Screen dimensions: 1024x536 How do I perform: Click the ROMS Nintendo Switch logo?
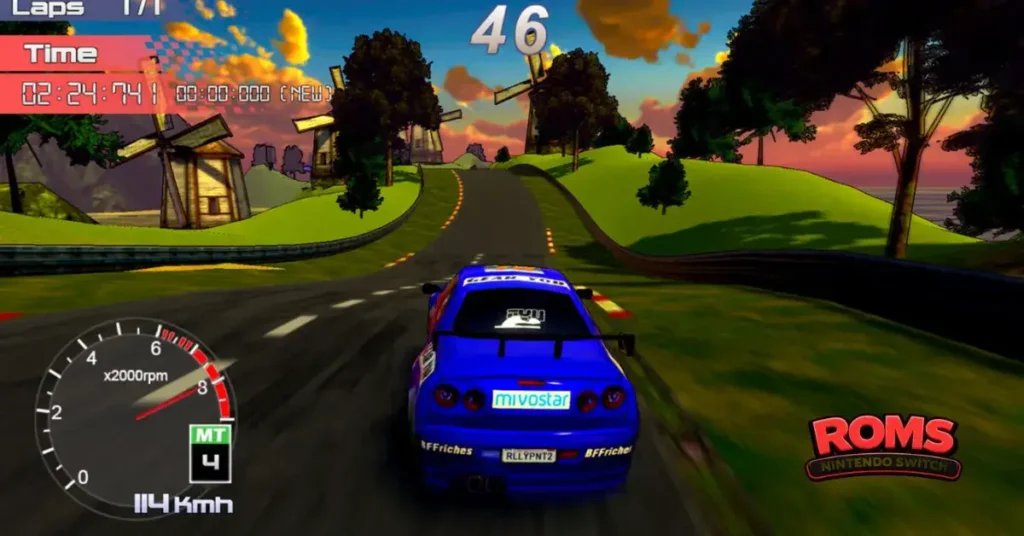tap(883, 447)
